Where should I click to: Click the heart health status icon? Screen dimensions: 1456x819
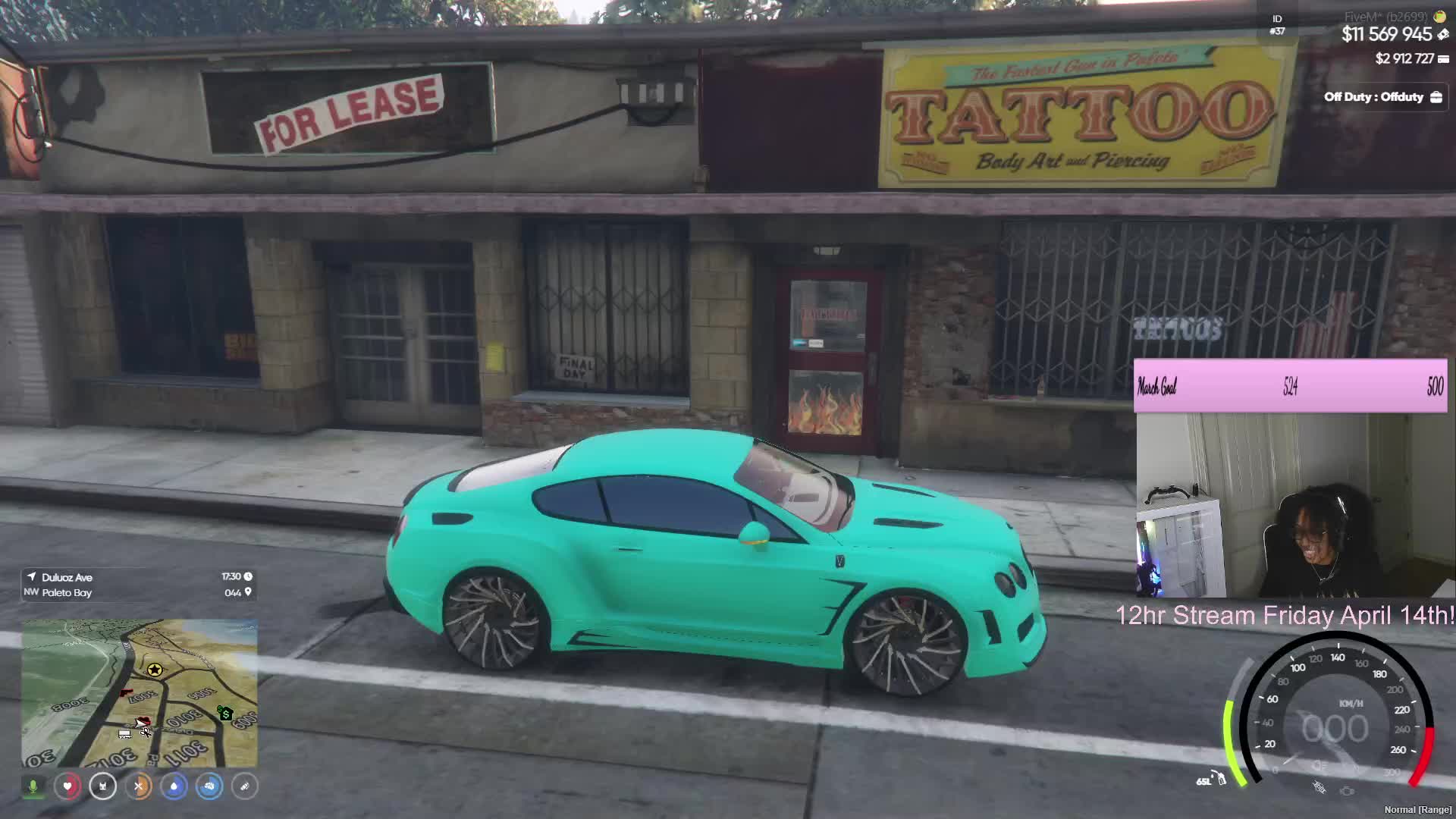67,786
